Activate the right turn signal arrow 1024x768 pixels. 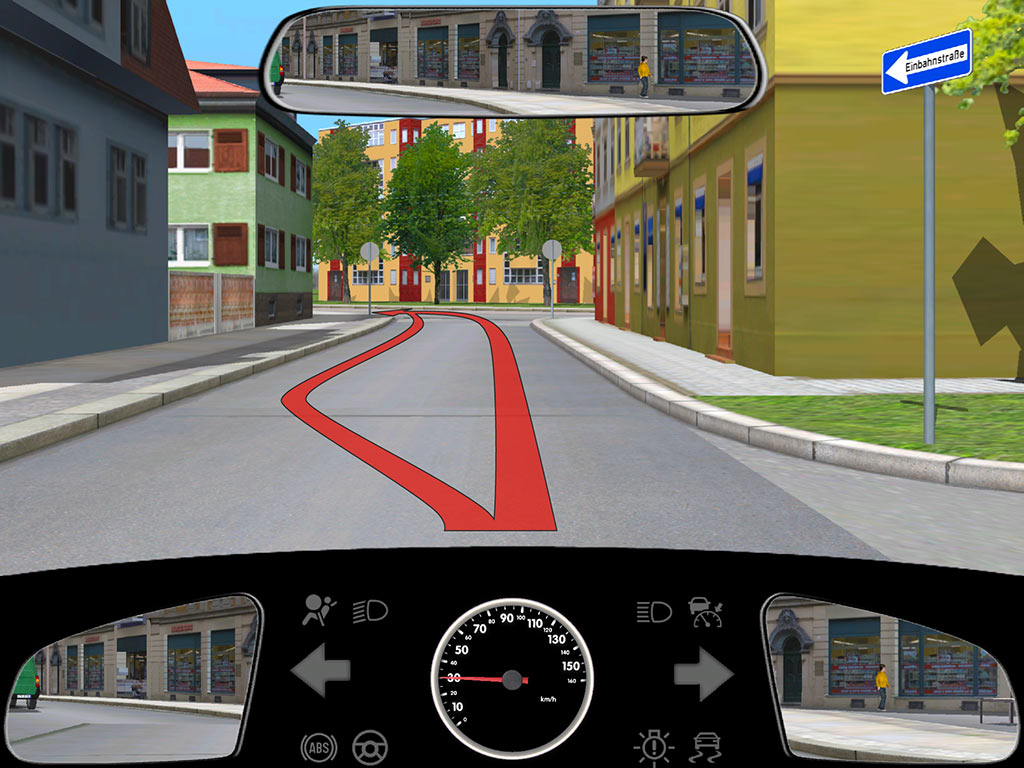click(703, 673)
